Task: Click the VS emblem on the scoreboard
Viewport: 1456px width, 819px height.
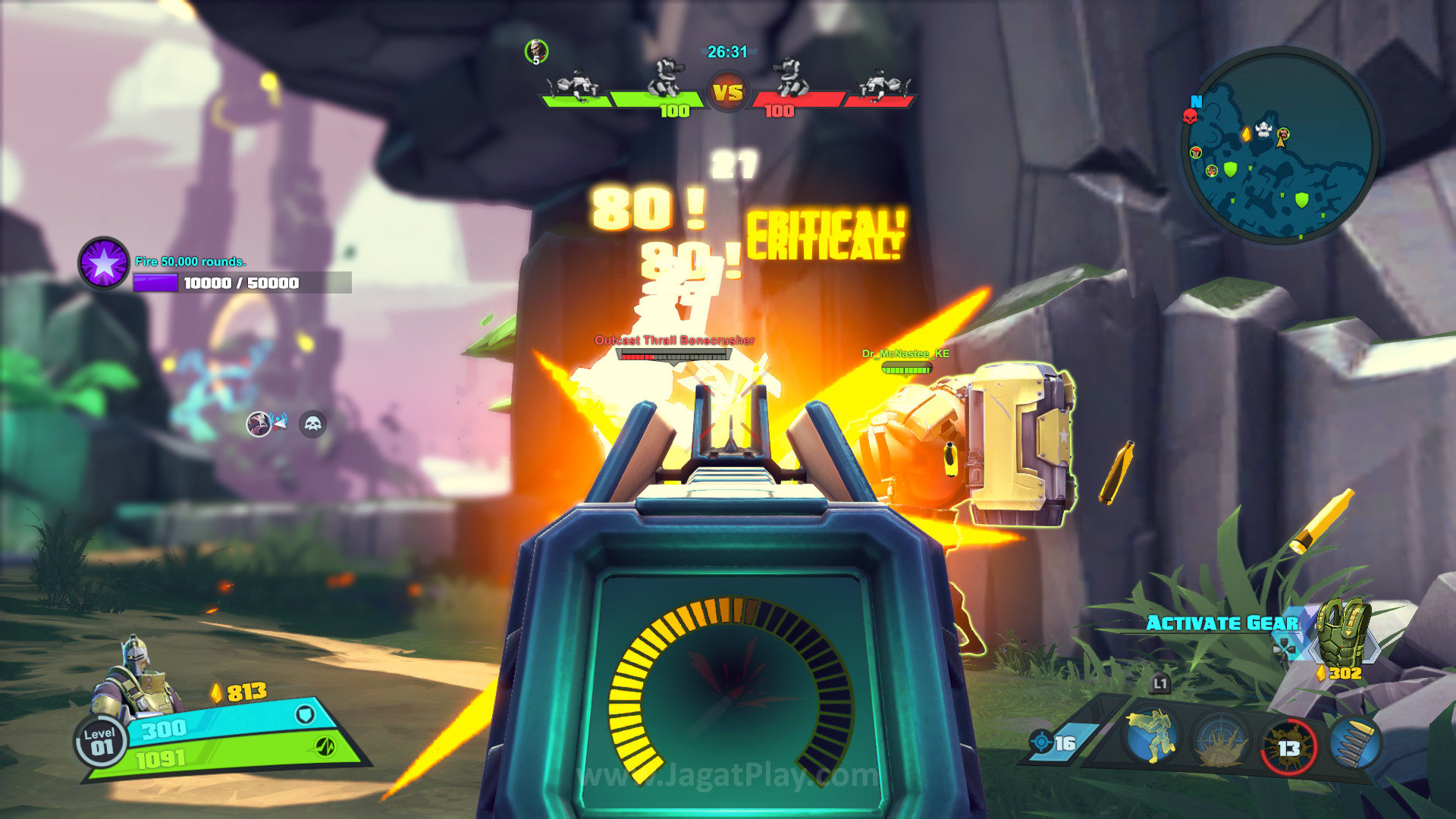Action: tap(728, 93)
